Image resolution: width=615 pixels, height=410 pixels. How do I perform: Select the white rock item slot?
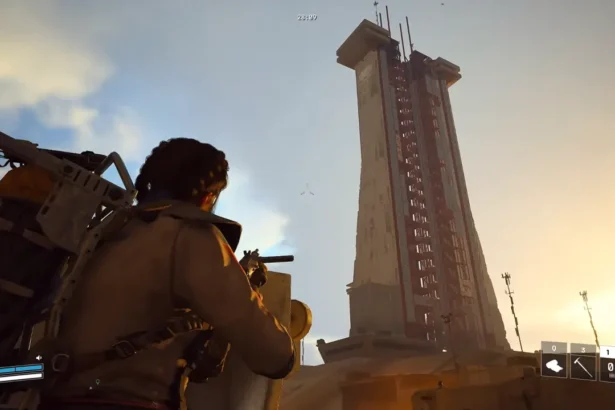[554, 366]
